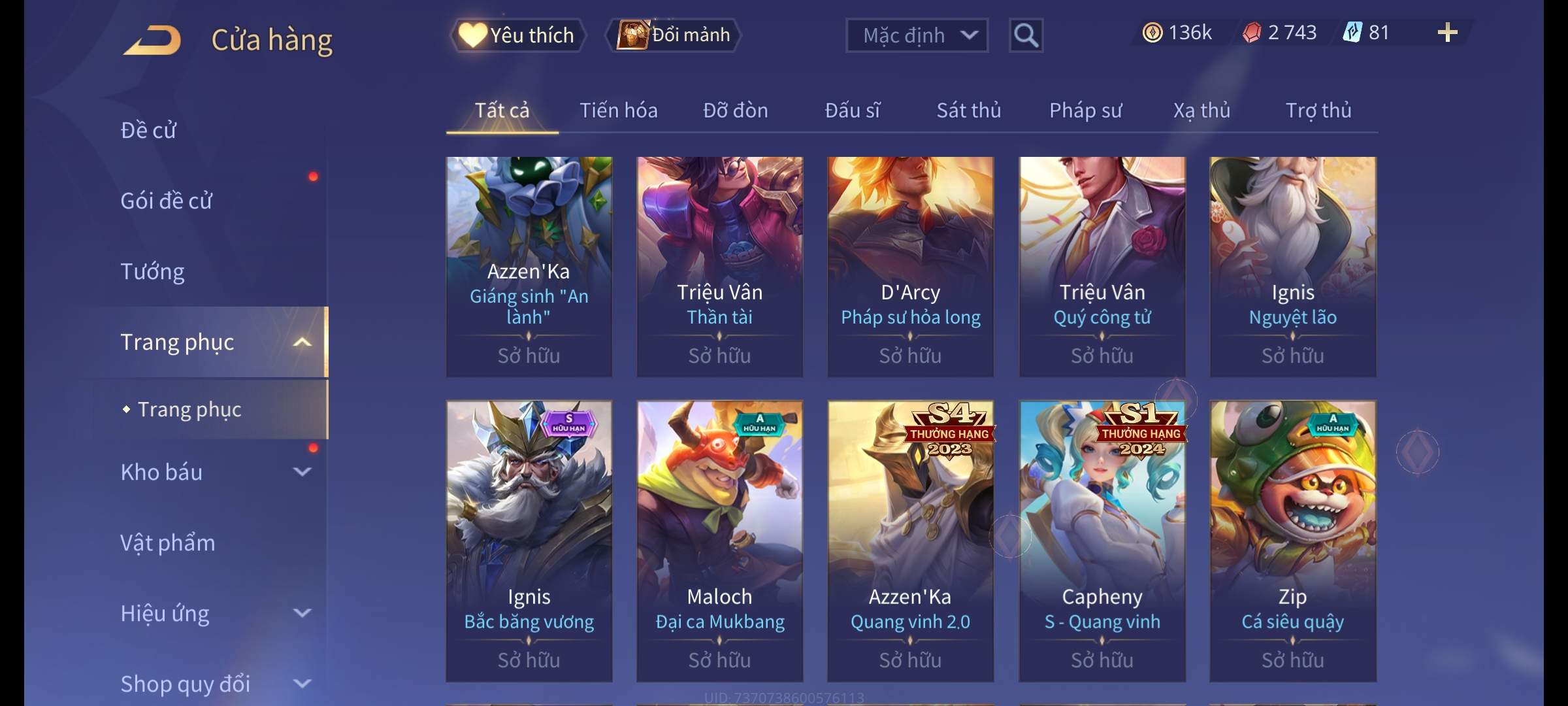The height and width of the screenshot is (706, 1568).
Task: Add currency with the plus button
Action: coord(1447,33)
